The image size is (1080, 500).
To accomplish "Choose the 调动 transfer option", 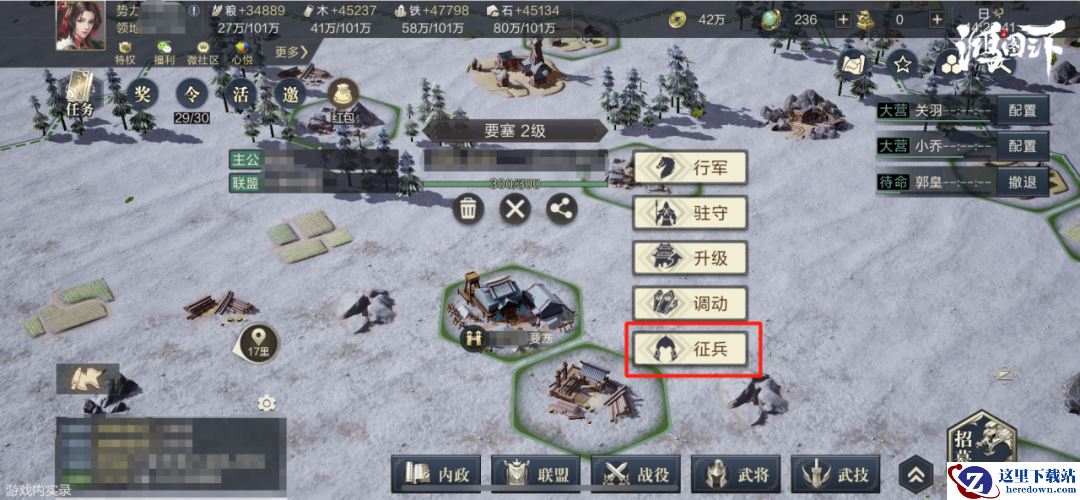I will [692, 303].
